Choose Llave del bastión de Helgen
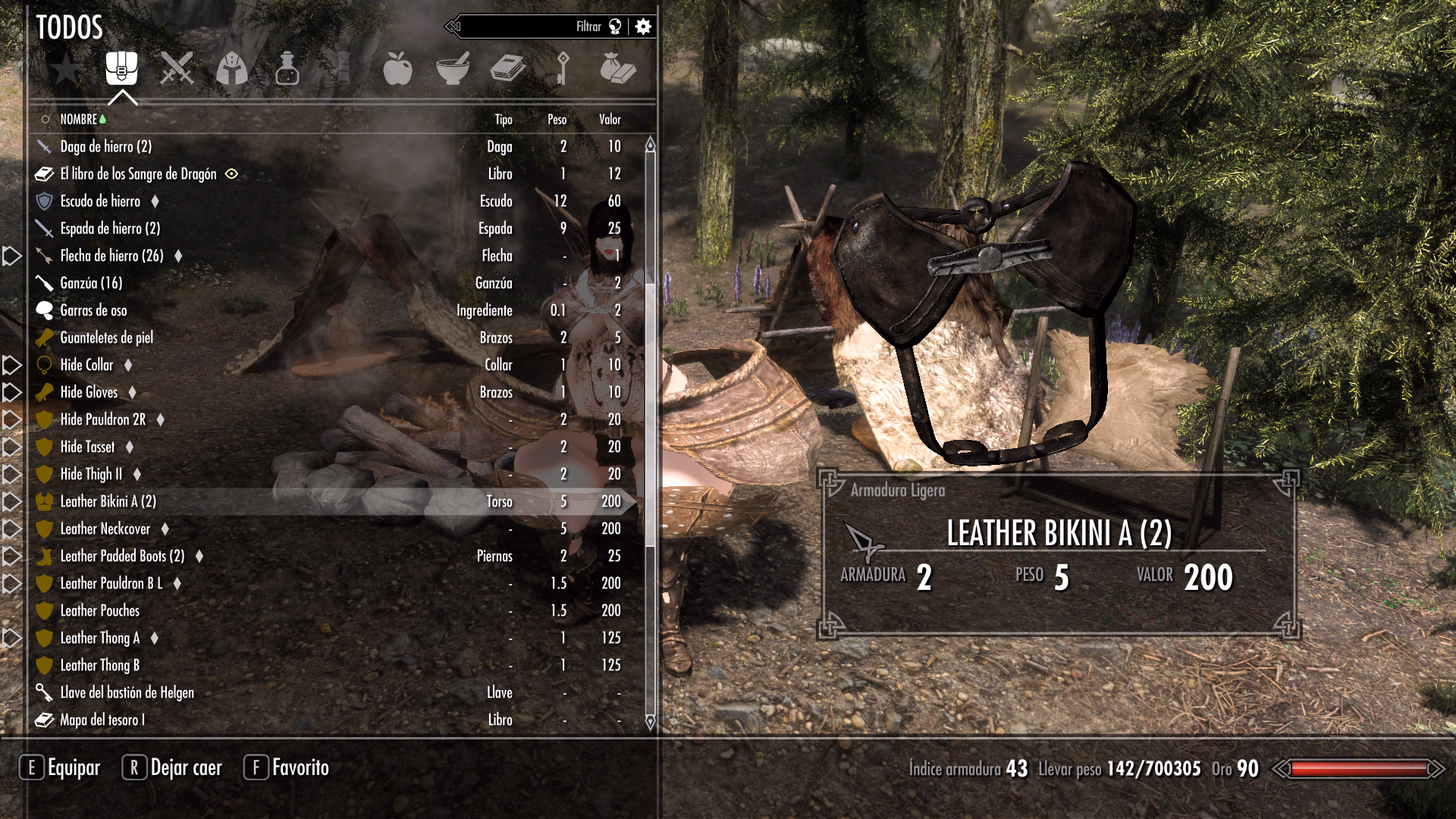 click(x=127, y=693)
